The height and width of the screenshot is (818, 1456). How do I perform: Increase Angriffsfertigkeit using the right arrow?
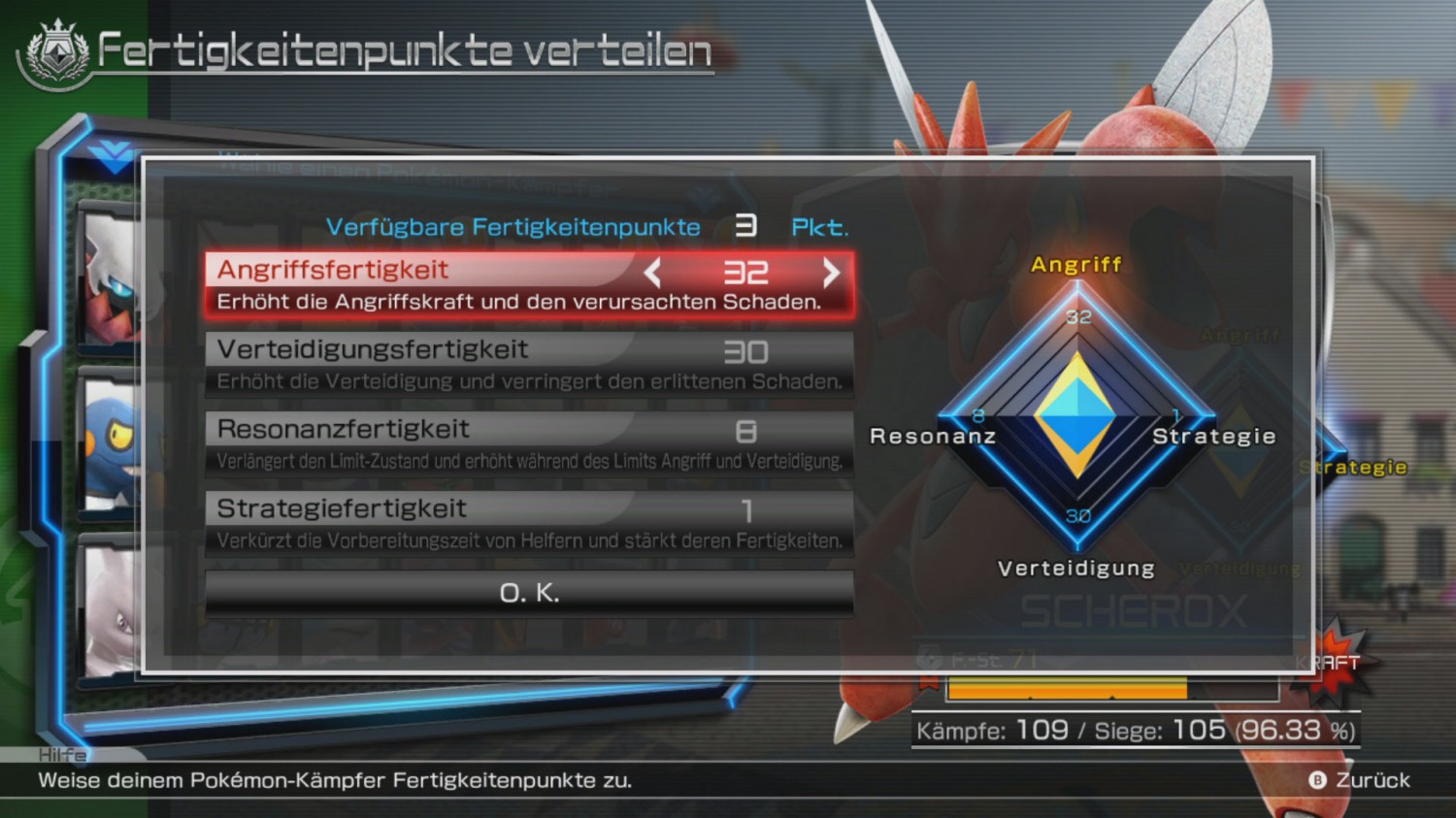(831, 274)
